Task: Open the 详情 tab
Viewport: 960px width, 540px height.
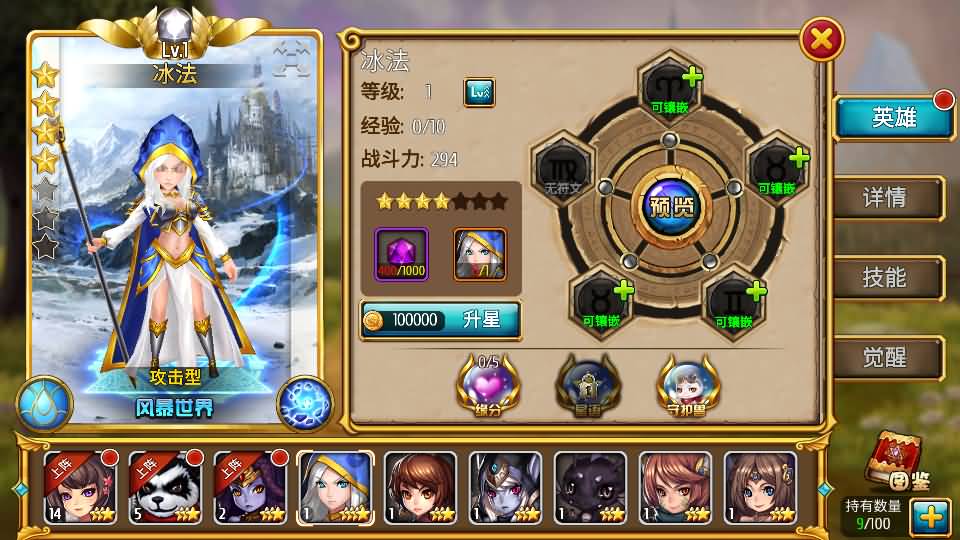Action: click(x=886, y=198)
